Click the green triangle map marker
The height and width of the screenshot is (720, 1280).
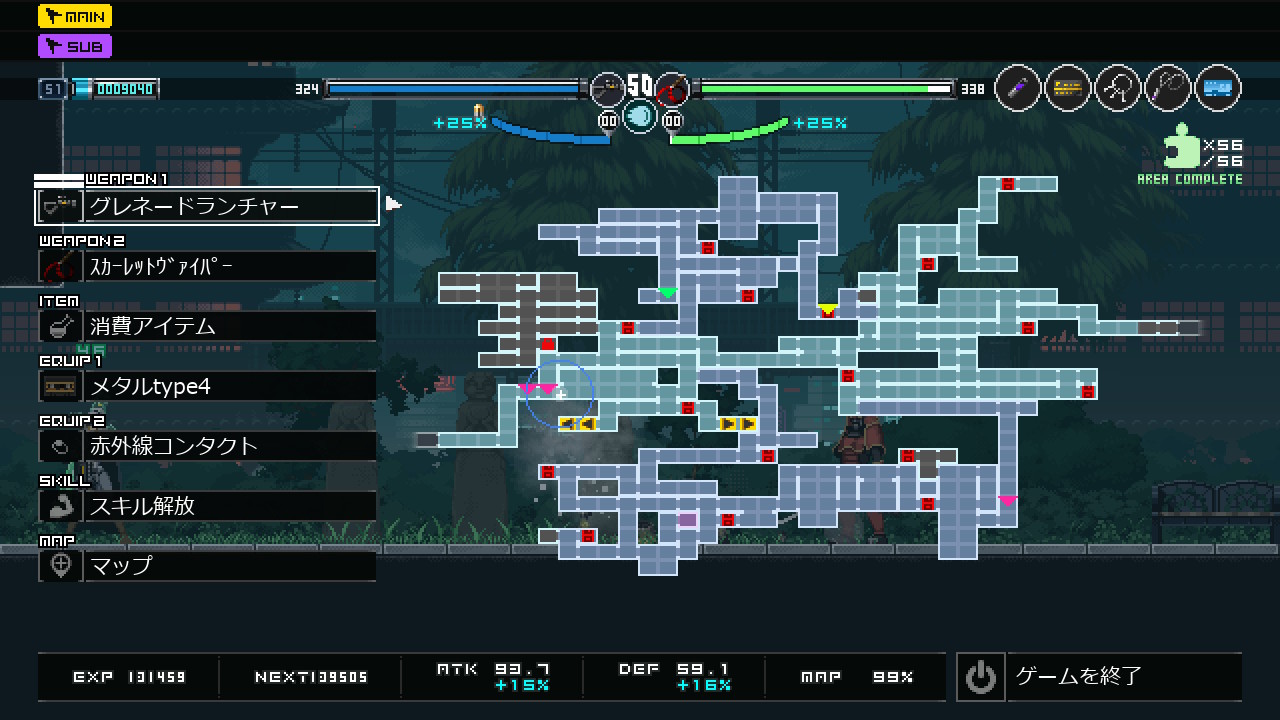tap(667, 293)
